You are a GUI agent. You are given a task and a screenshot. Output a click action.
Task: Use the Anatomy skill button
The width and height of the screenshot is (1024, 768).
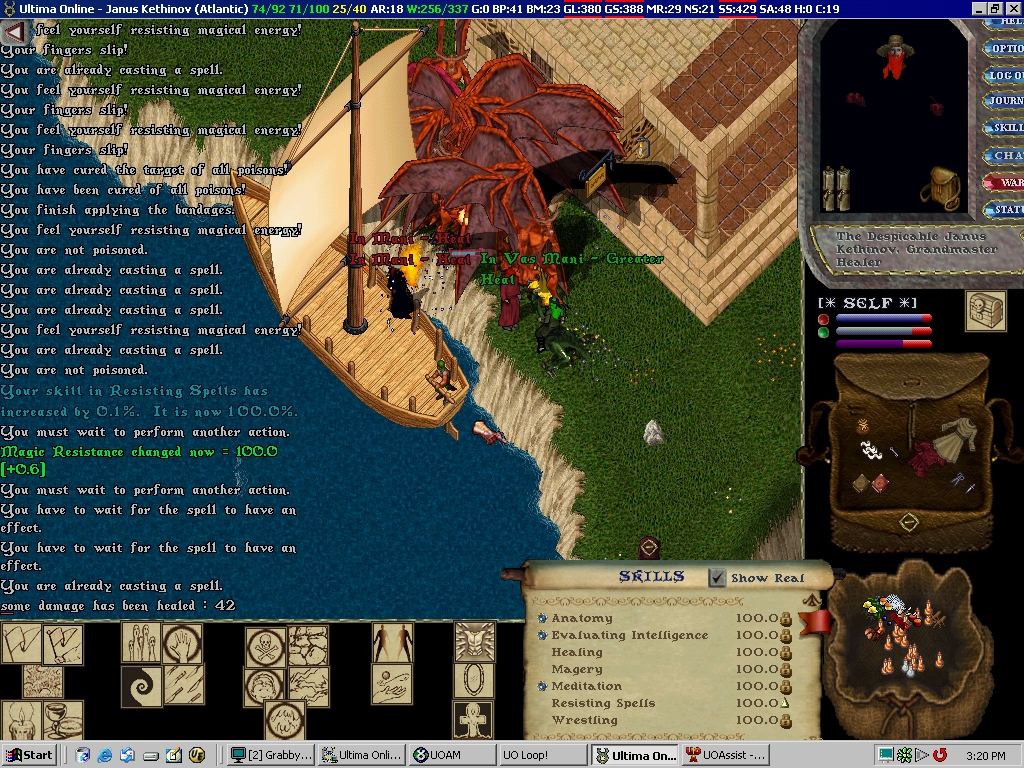click(543, 619)
